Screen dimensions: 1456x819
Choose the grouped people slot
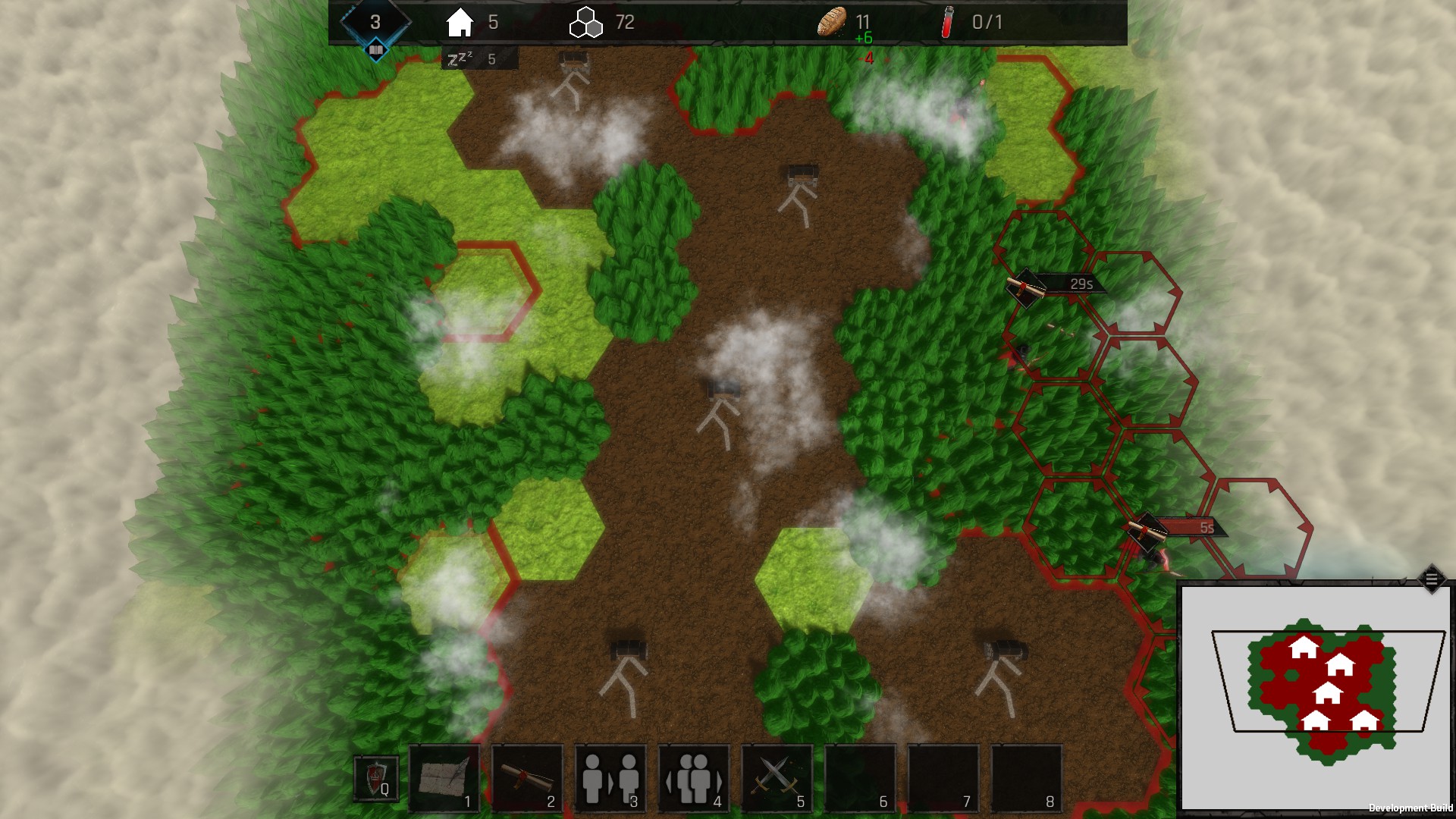point(694,779)
